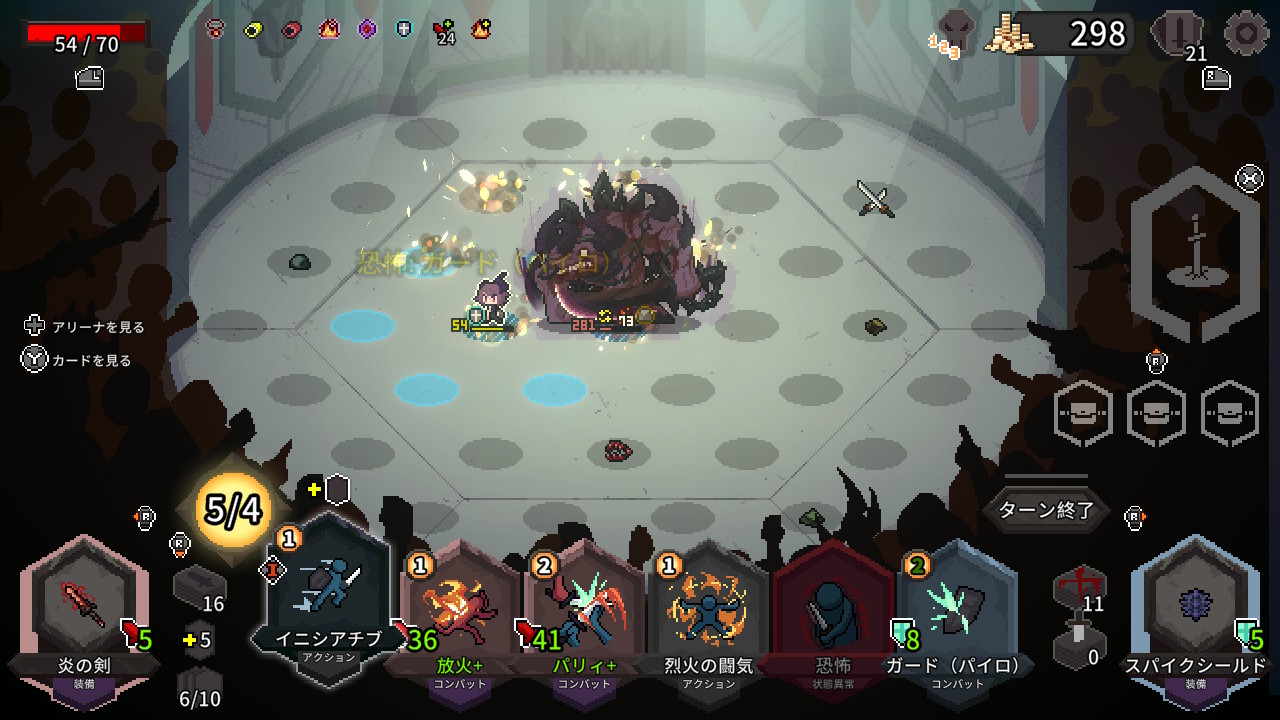This screenshot has height=720, width=1280.
Task: Pick the ガード（パイロ） combat card
Action: 957,612
